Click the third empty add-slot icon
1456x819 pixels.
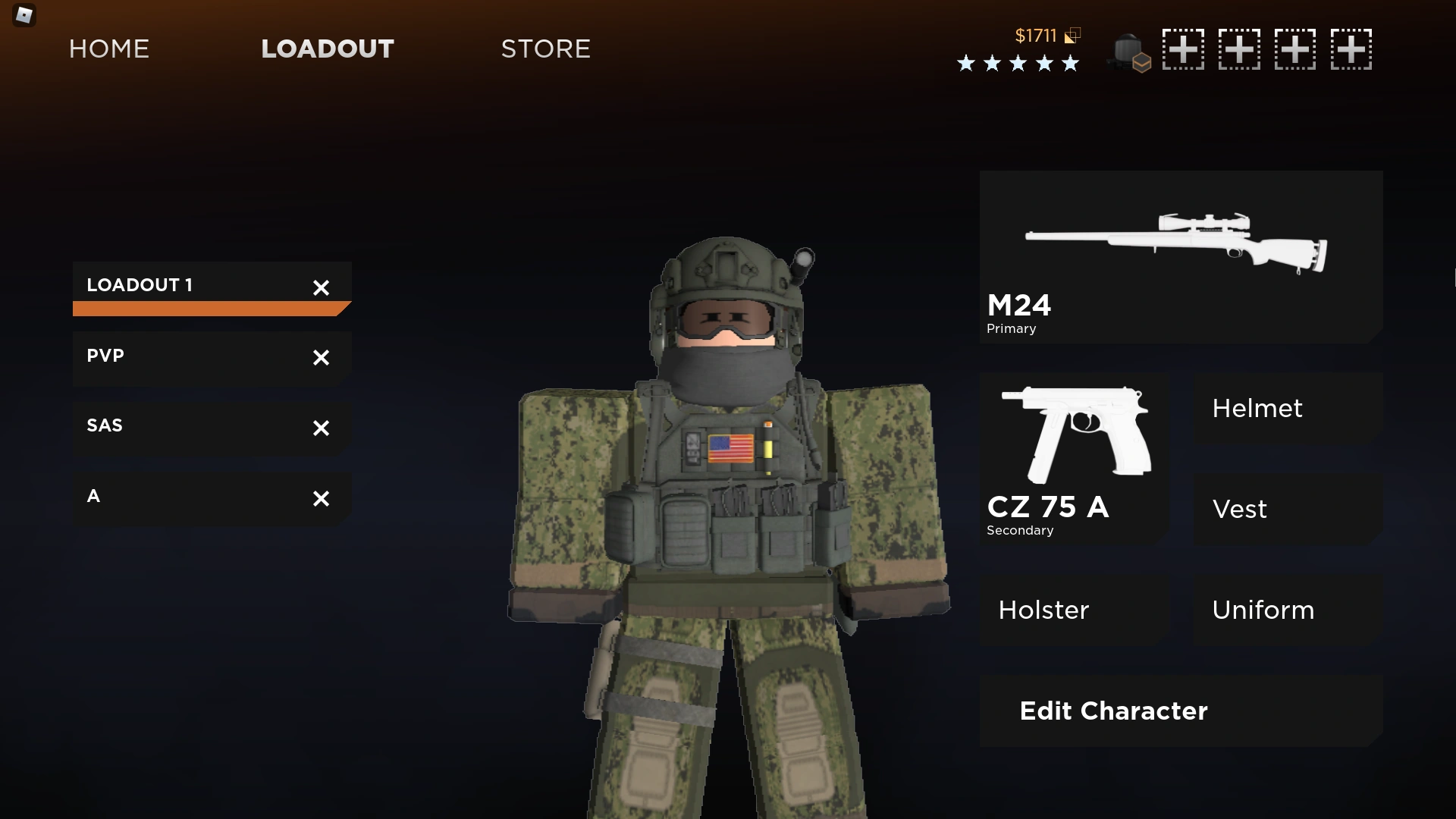pyautogui.click(x=1297, y=49)
